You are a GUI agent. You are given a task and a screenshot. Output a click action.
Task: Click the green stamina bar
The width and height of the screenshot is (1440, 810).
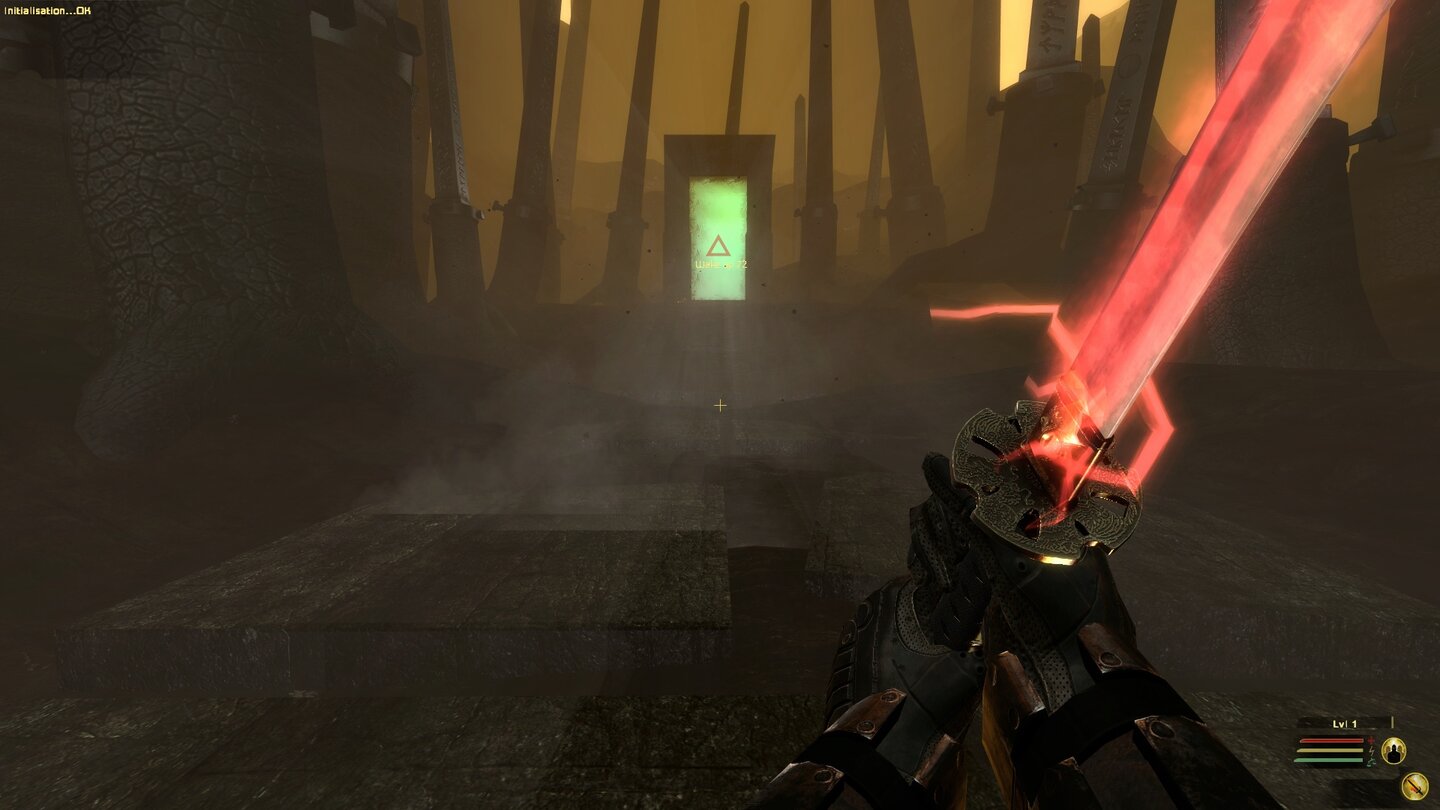1330,760
